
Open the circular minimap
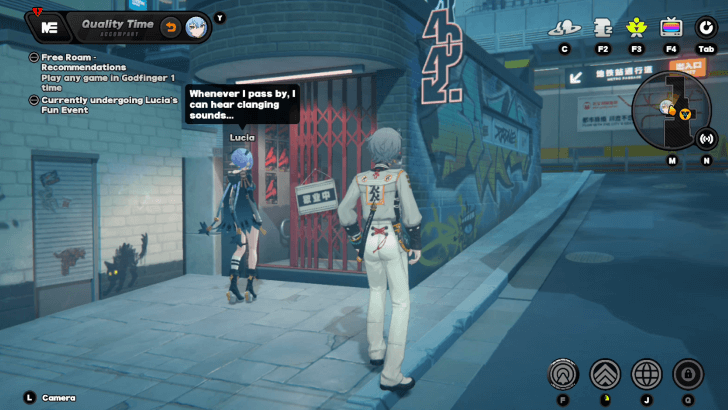(672, 108)
